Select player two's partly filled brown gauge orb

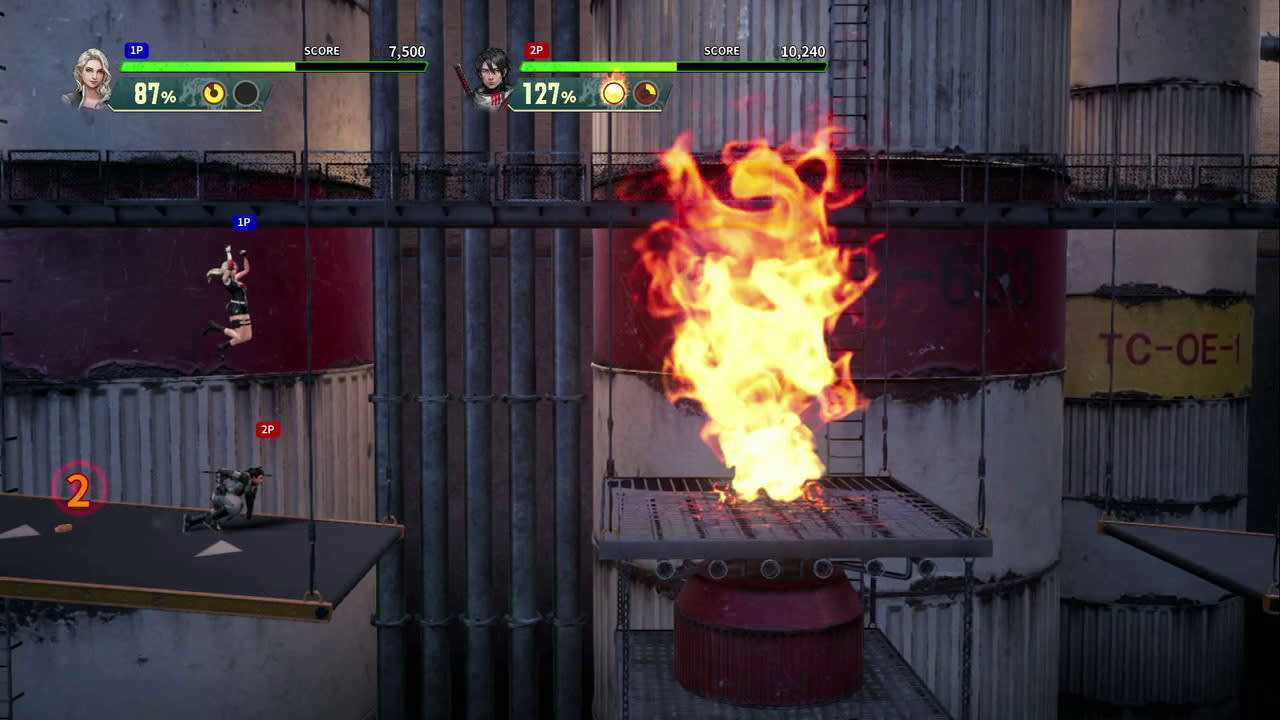[646, 94]
